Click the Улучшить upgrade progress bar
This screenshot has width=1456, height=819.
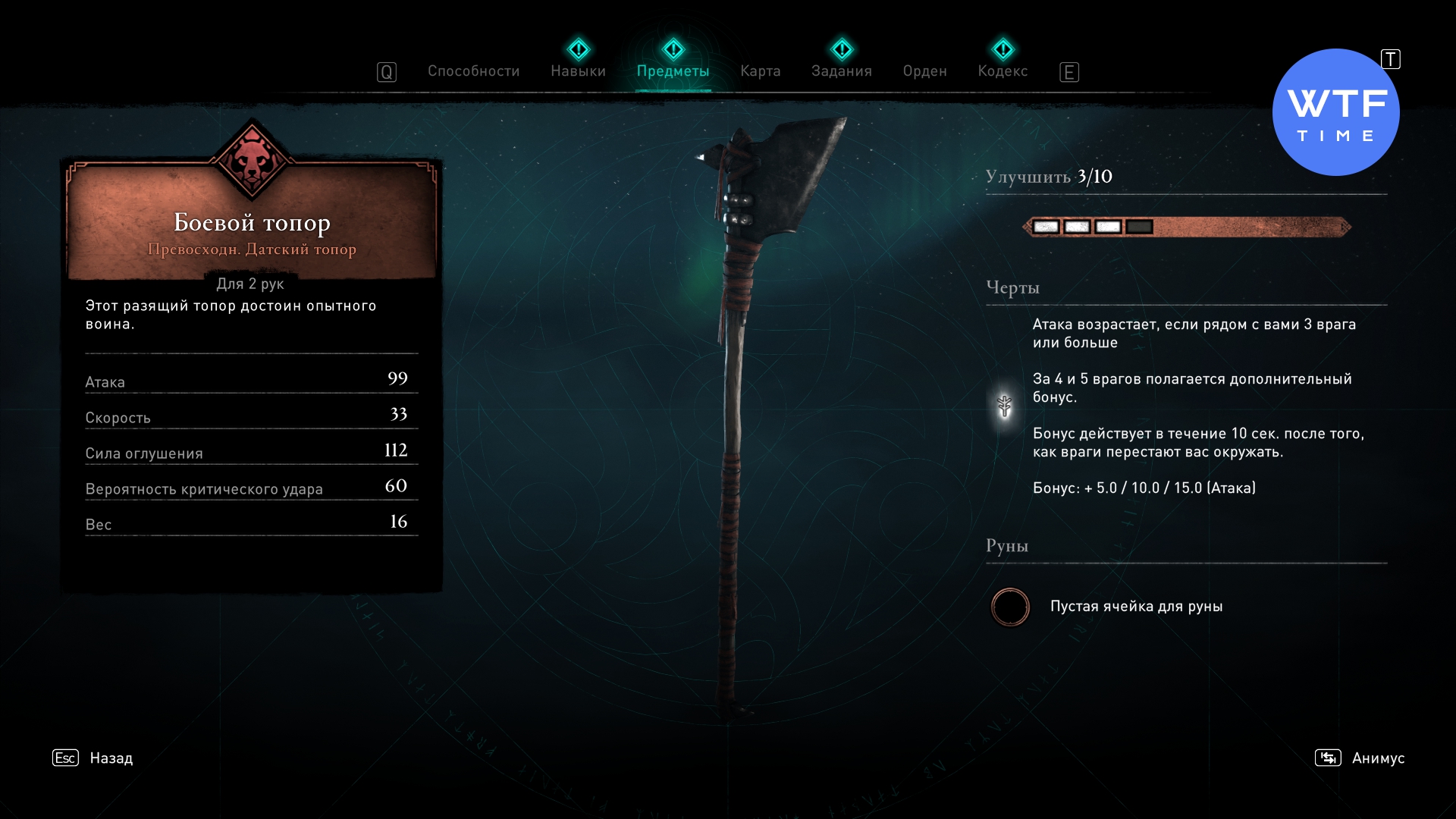(x=1187, y=227)
